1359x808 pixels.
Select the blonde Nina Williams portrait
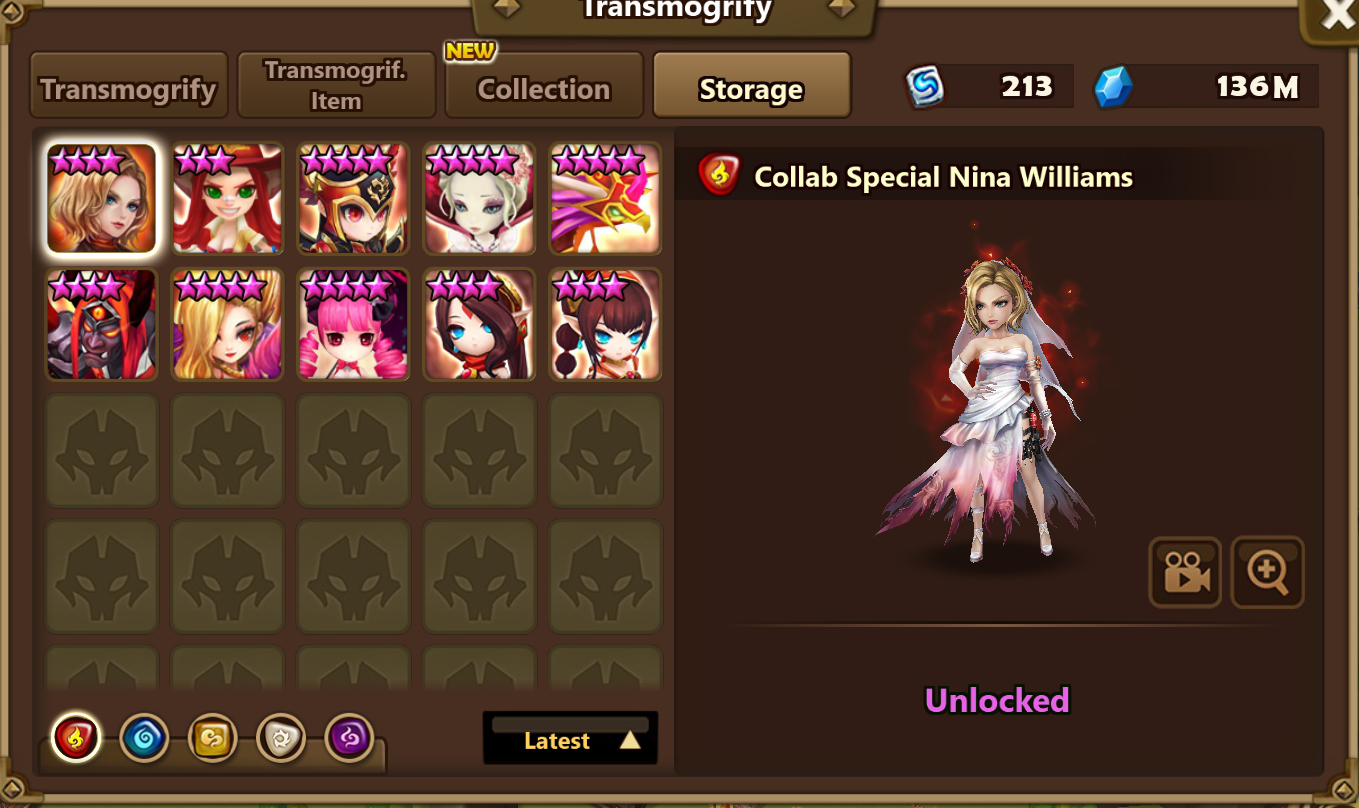tap(102, 198)
